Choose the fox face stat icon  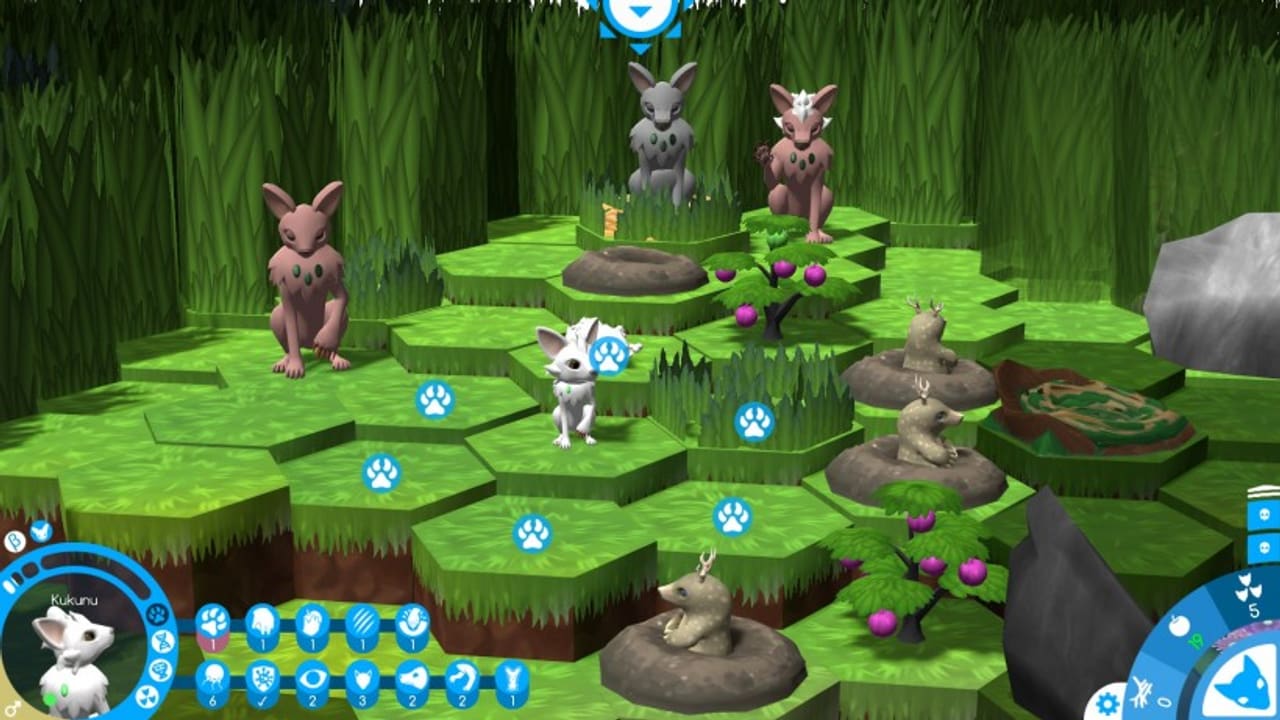[362, 678]
